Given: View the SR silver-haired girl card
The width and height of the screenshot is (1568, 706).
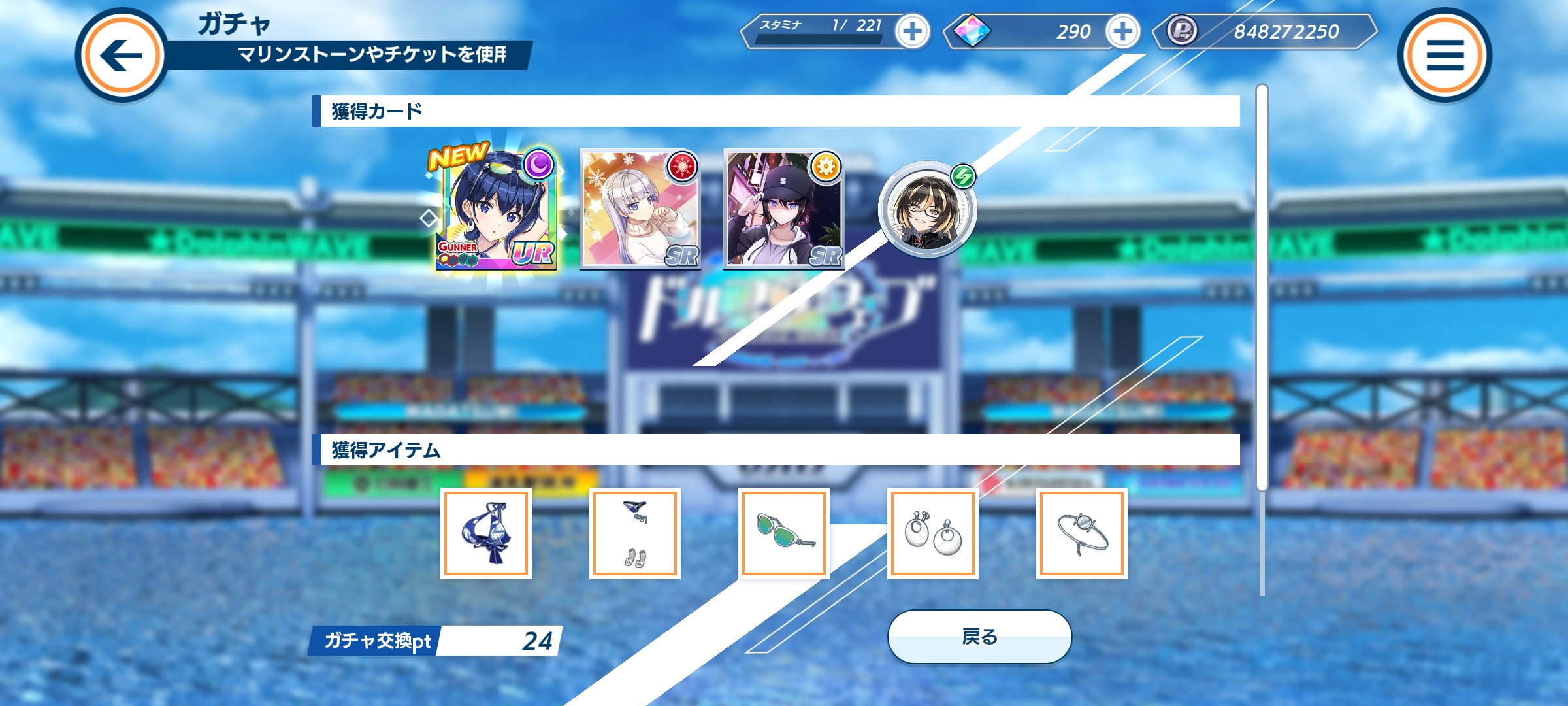Looking at the screenshot, I should click(x=640, y=209).
